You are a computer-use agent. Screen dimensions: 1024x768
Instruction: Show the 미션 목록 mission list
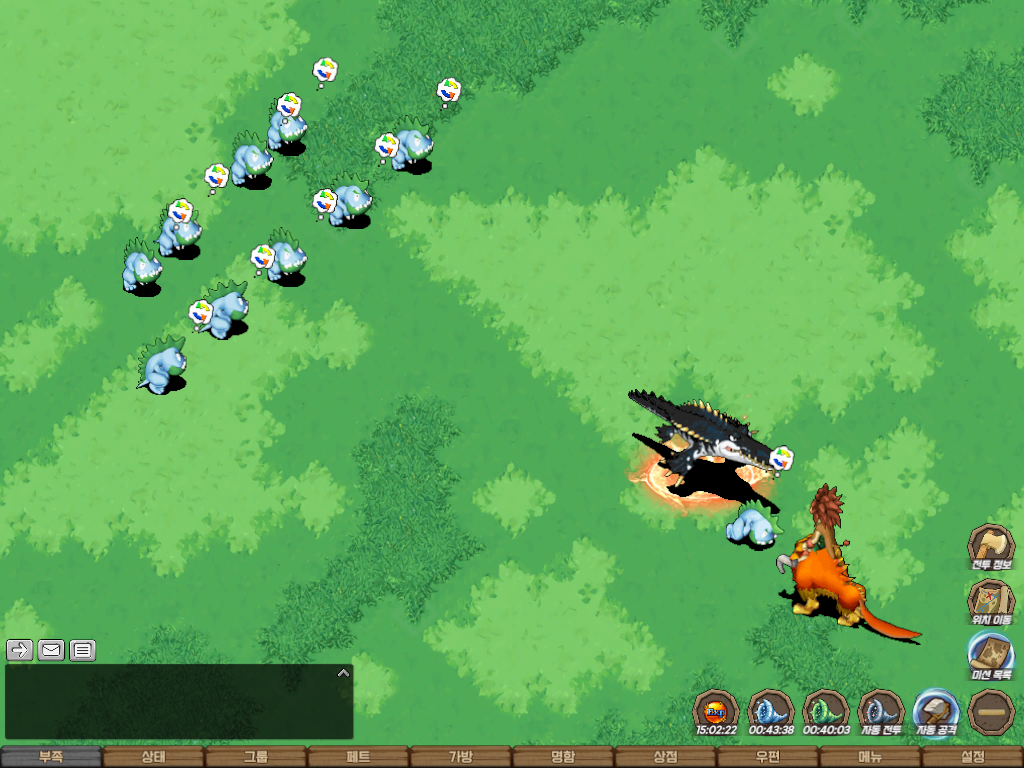[x=990, y=654]
